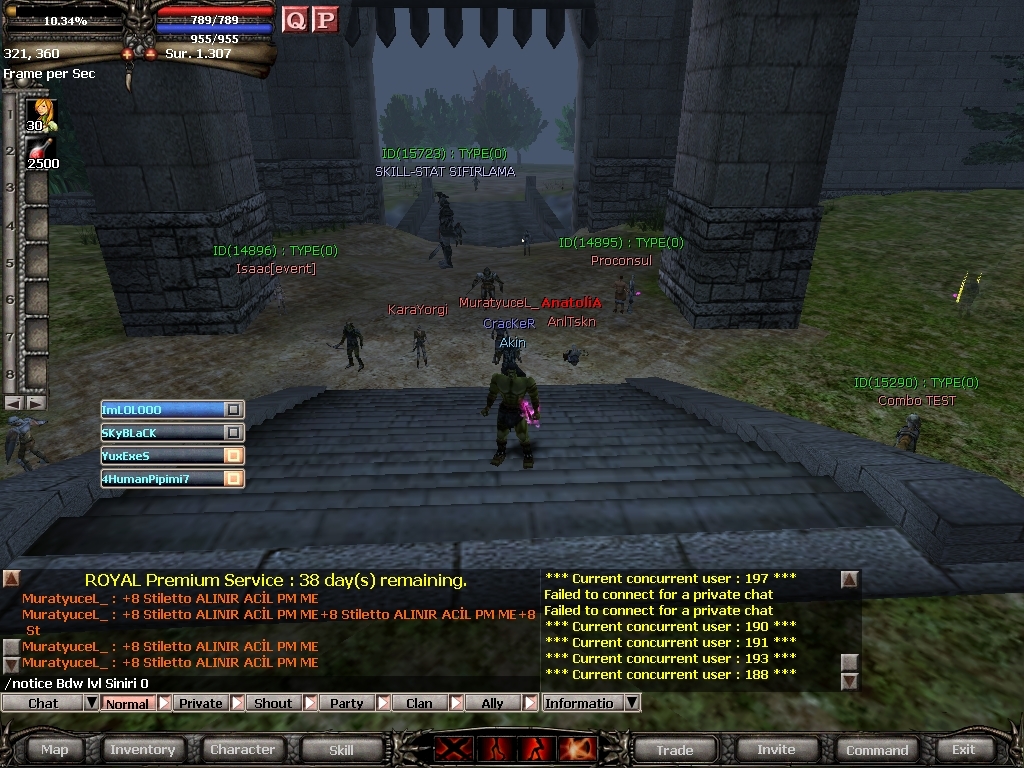This screenshot has width=1024, height=768.
Task: Open the Skill window
Action: (341, 749)
